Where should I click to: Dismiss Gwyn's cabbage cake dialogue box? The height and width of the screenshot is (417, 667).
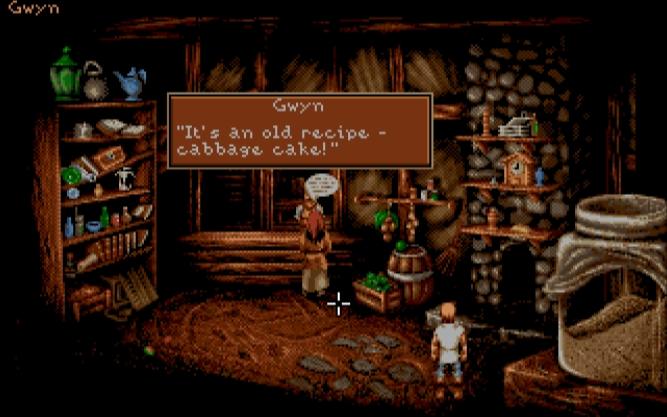point(300,132)
